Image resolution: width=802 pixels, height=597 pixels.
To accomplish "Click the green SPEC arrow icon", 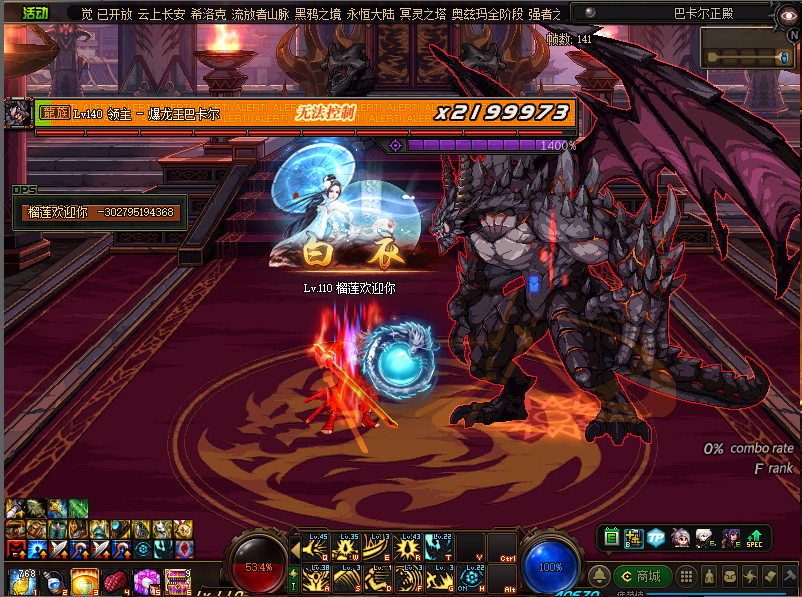I will tap(755, 538).
